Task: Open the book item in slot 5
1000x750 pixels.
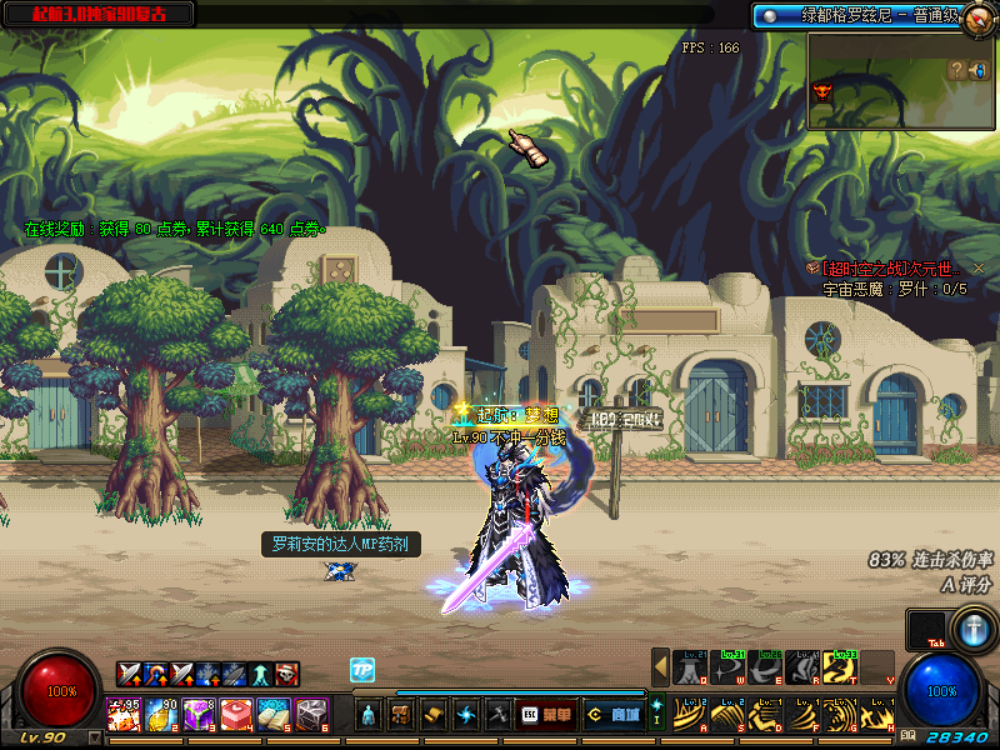Action: click(x=274, y=714)
